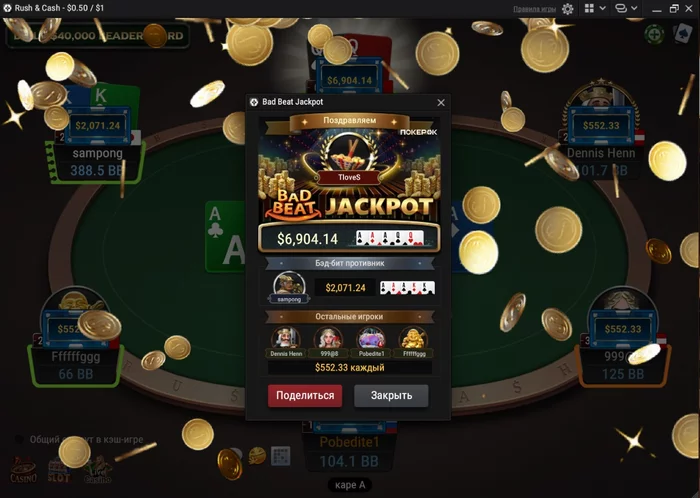Open the stacked tables dropdown

pyautogui.click(x=625, y=8)
